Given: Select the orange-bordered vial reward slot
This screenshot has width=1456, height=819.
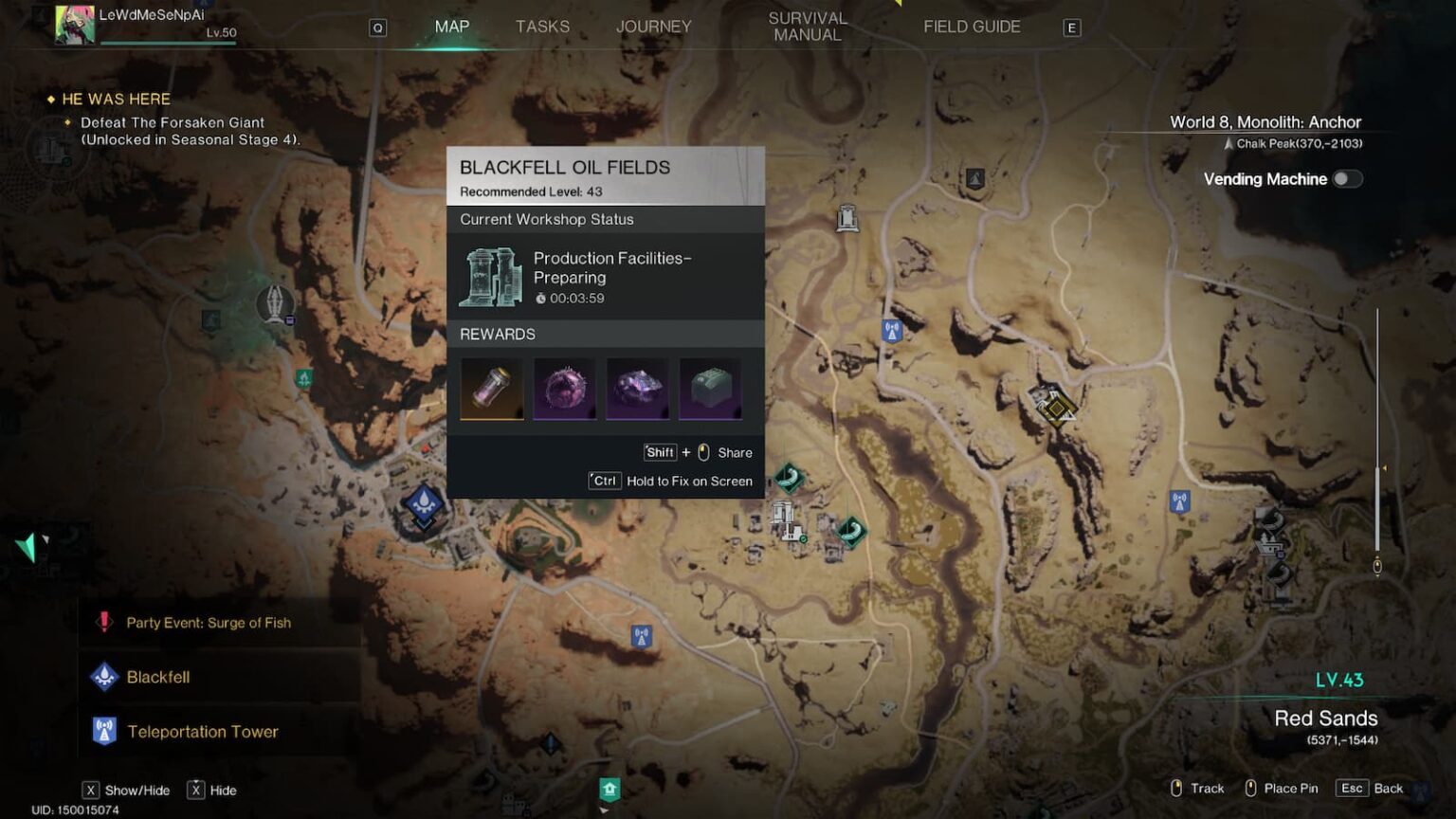Looking at the screenshot, I should [x=491, y=389].
